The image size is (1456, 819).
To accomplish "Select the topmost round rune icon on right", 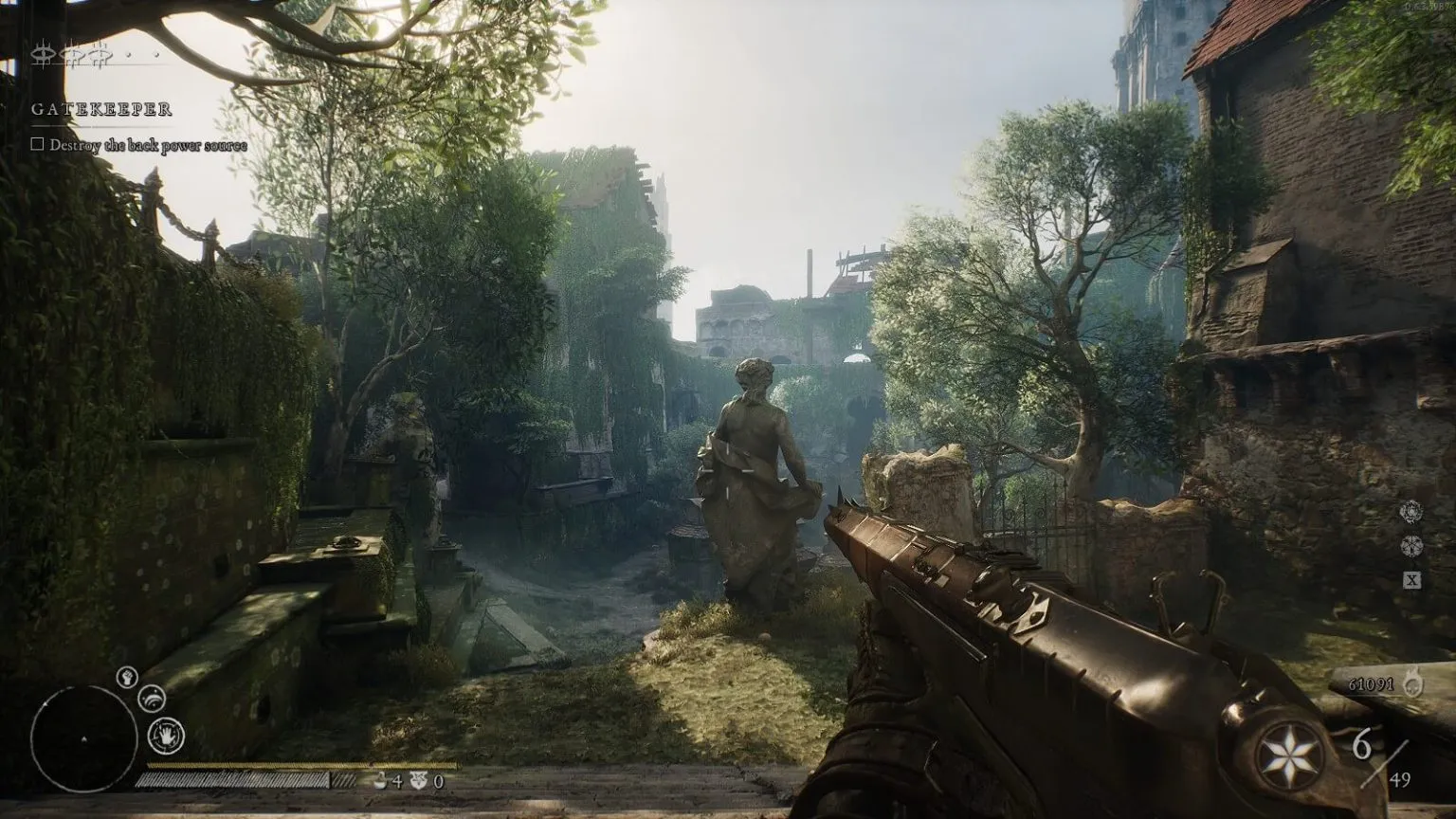I will point(1411,512).
